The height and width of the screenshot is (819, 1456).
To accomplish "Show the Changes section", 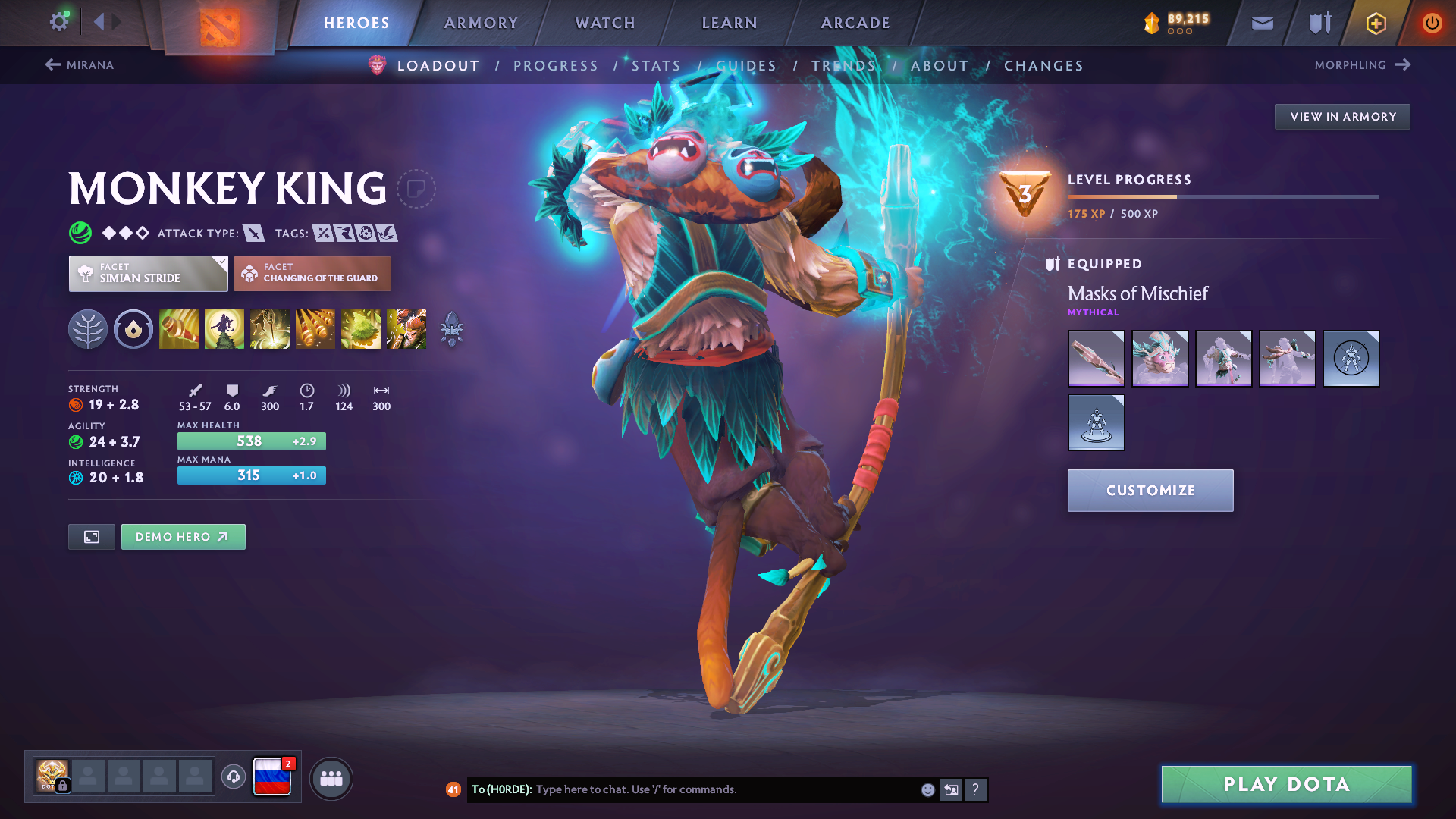I will [1043, 66].
